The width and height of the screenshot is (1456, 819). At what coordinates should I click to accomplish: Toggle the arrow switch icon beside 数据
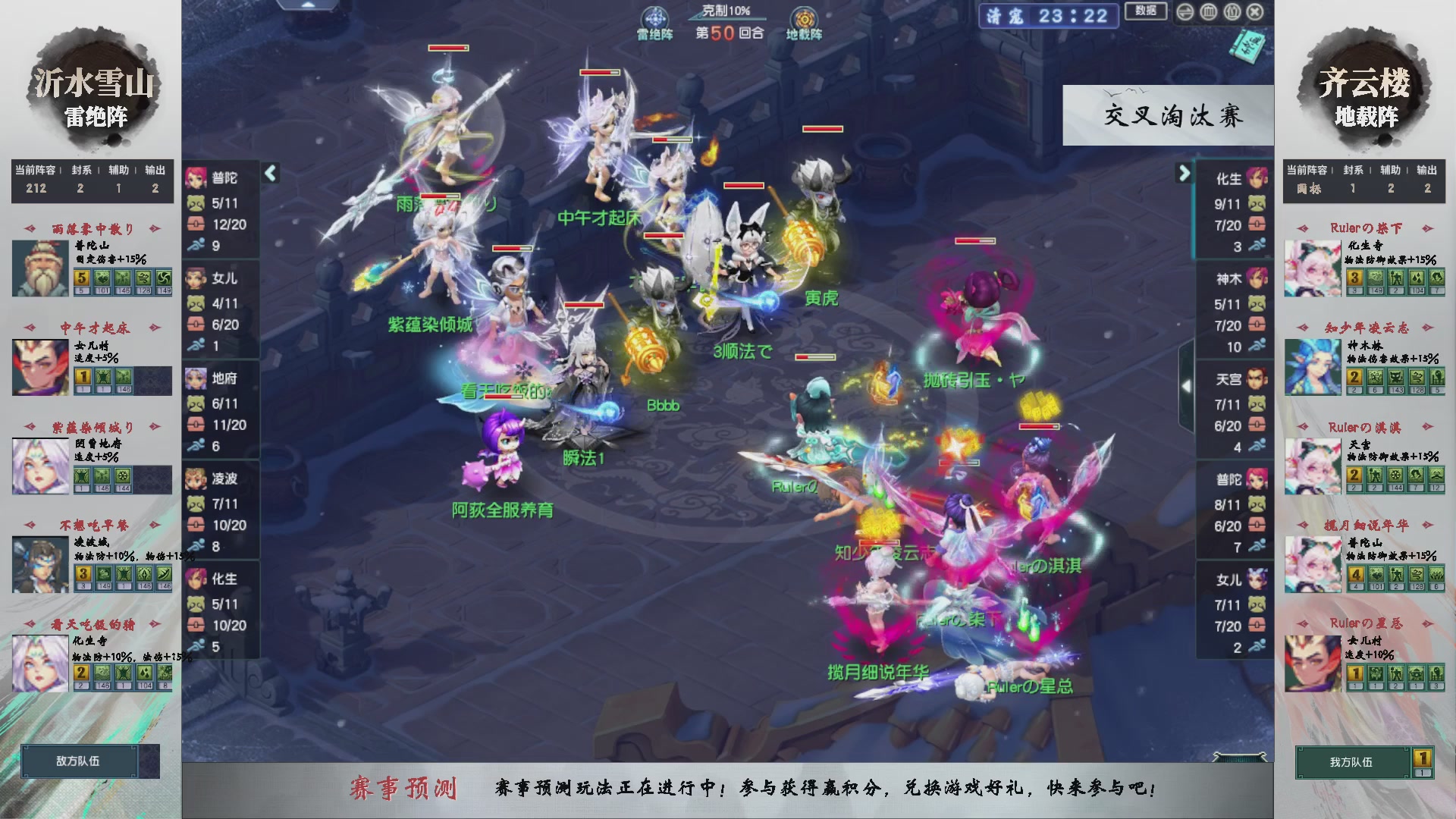click(1185, 12)
